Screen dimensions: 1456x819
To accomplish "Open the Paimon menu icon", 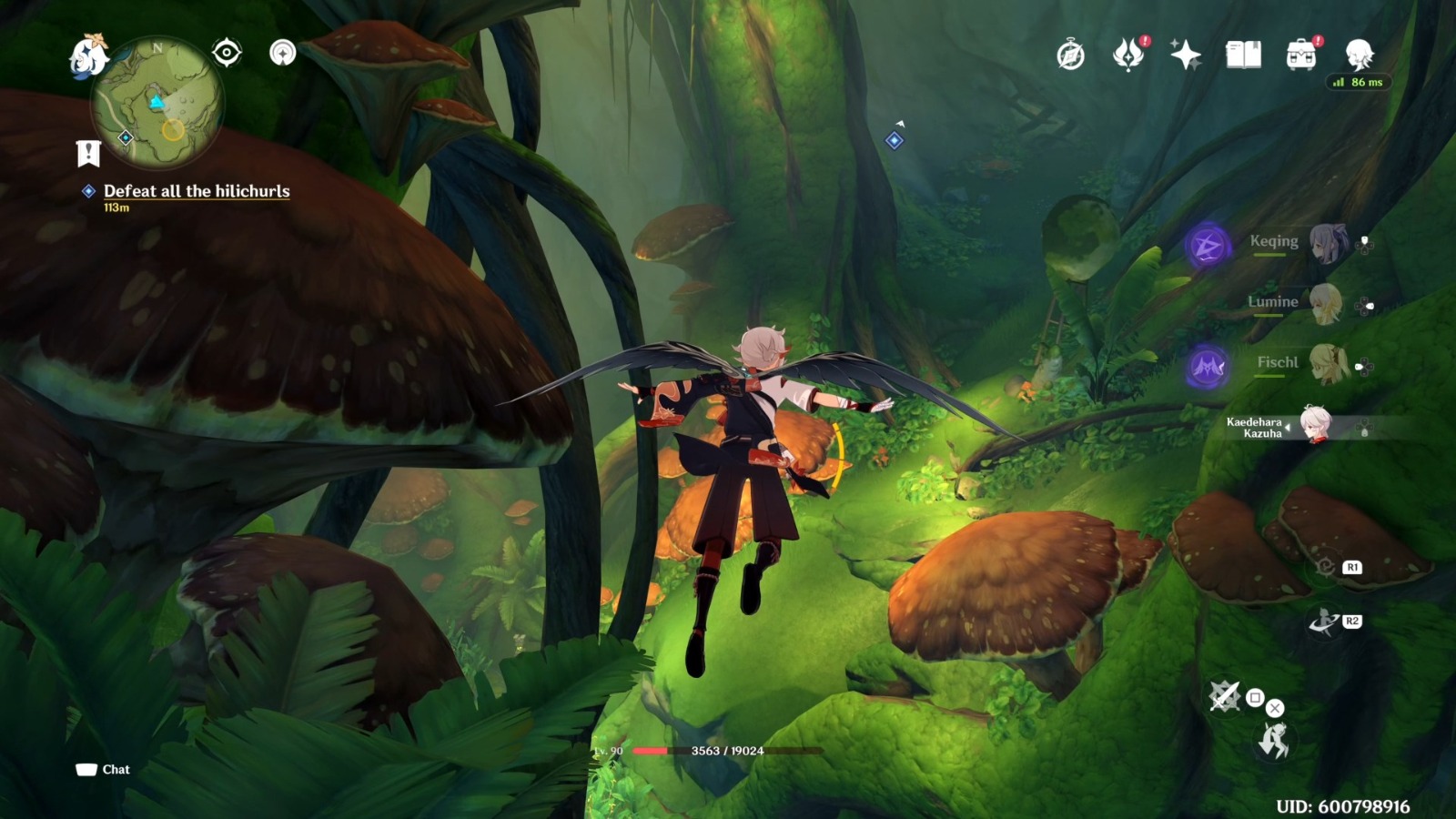I will coord(89,56).
